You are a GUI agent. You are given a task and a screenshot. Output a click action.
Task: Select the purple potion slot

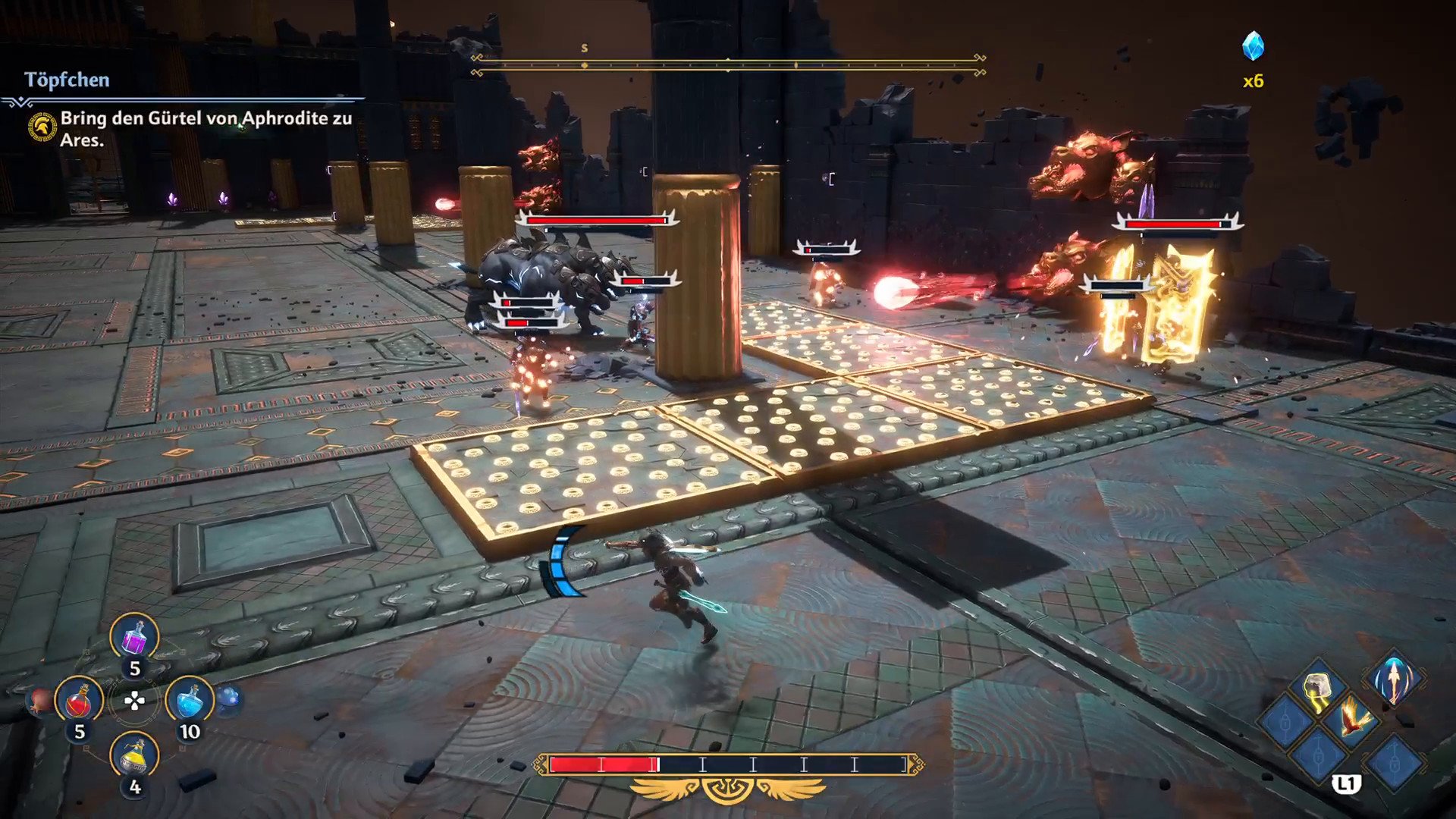point(134,637)
